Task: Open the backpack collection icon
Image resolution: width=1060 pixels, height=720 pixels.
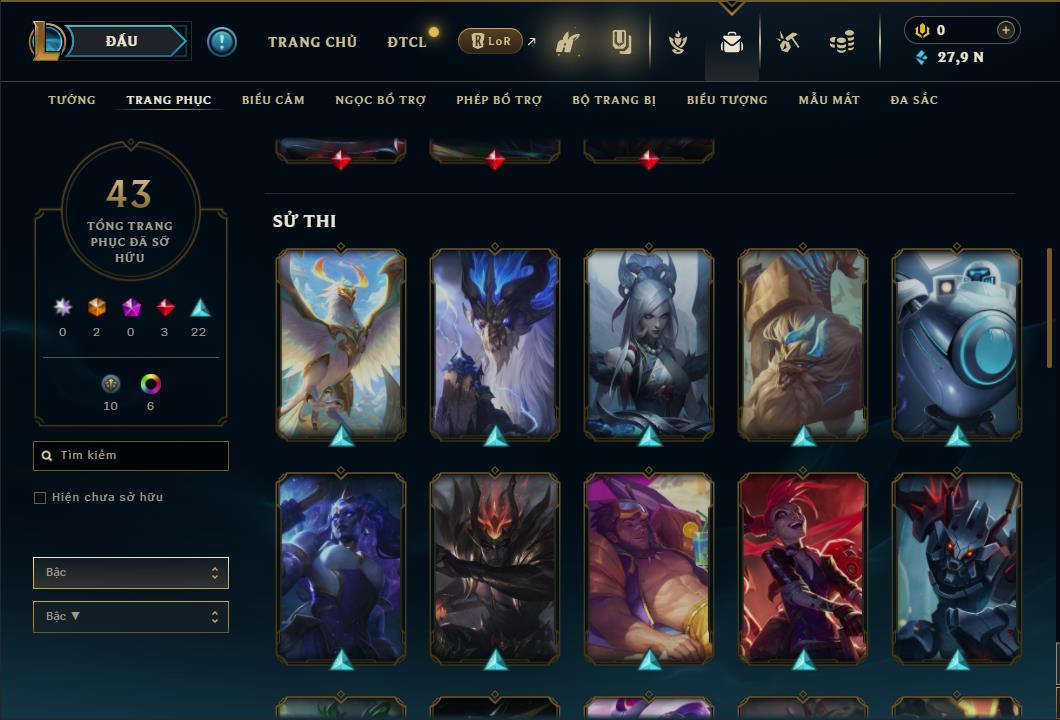Action: 732,42
